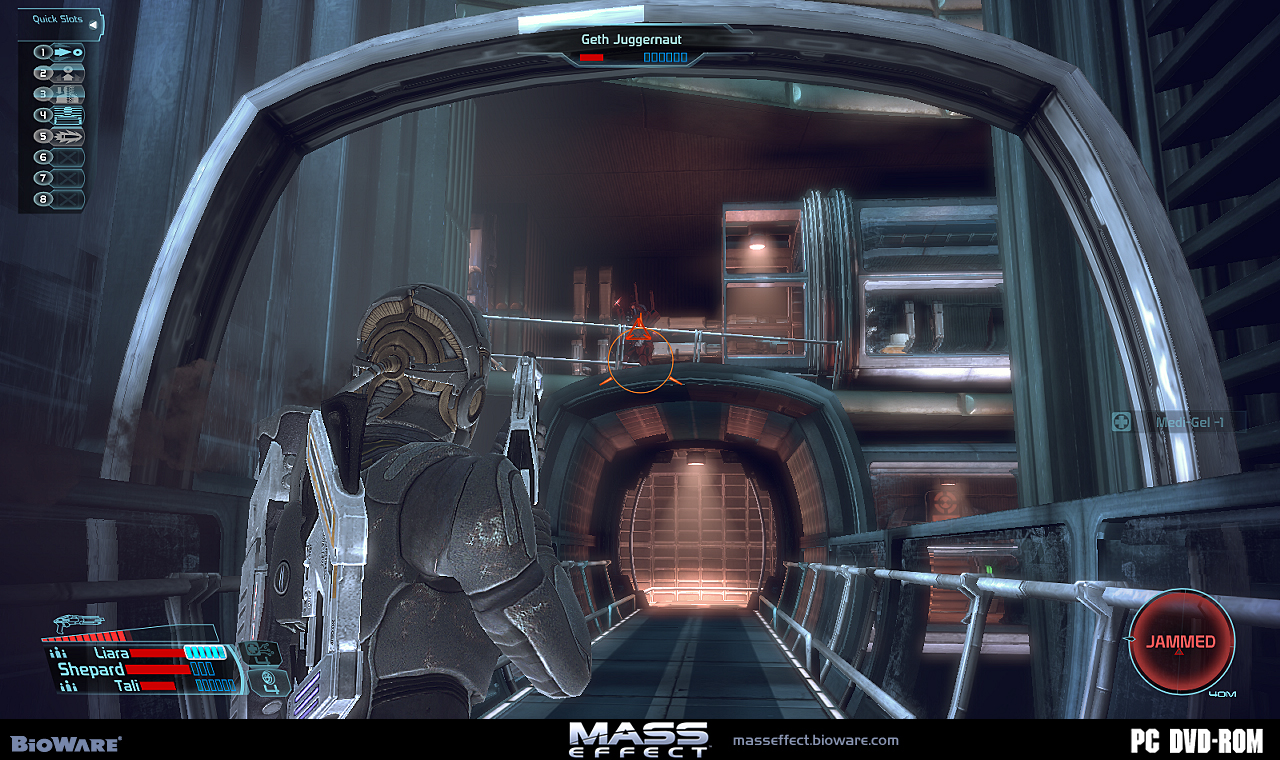Choose Tali in the squad panel
This screenshot has width=1280, height=760.
coord(126,686)
